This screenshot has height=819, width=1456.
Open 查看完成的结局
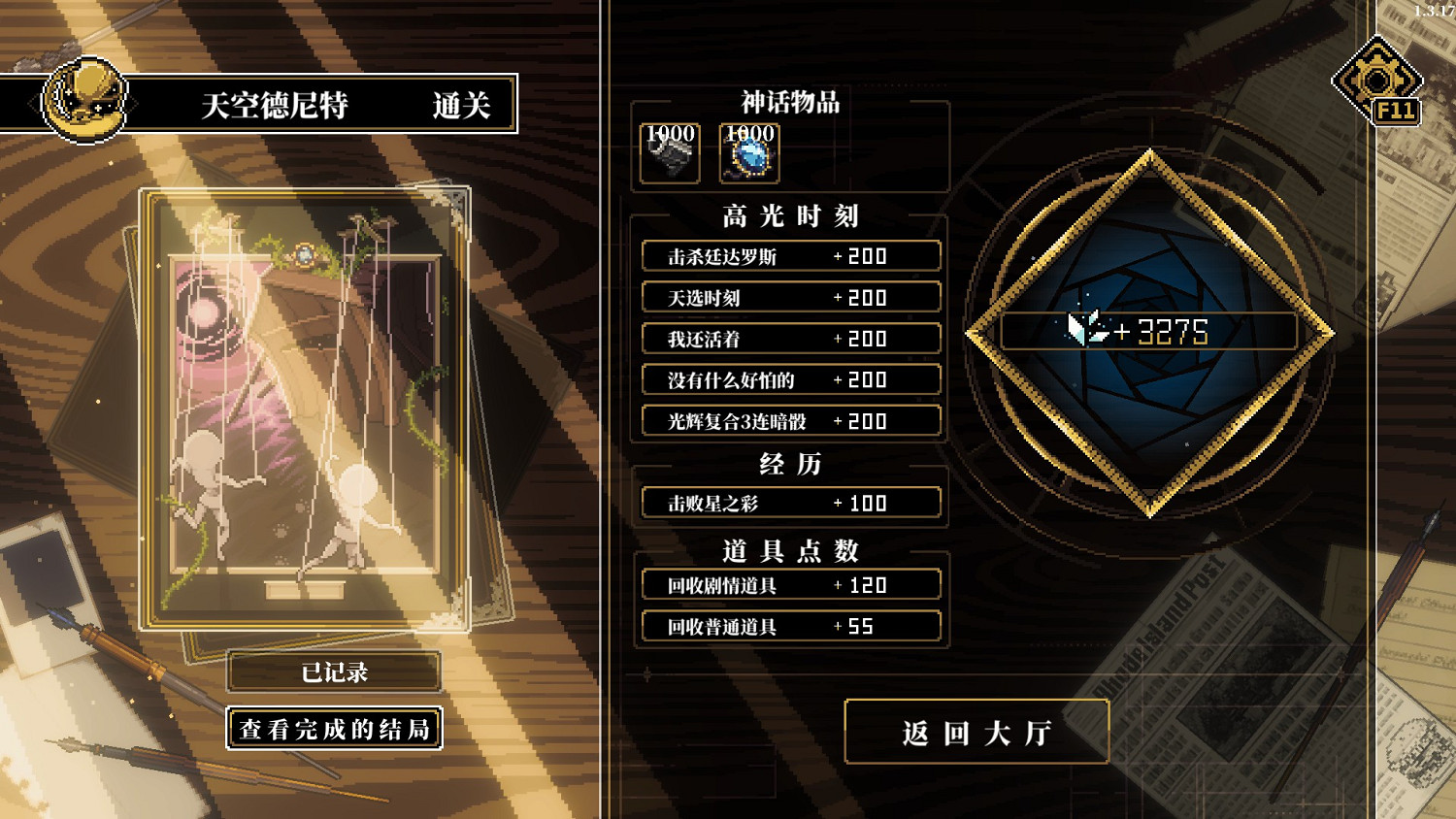pos(333,728)
